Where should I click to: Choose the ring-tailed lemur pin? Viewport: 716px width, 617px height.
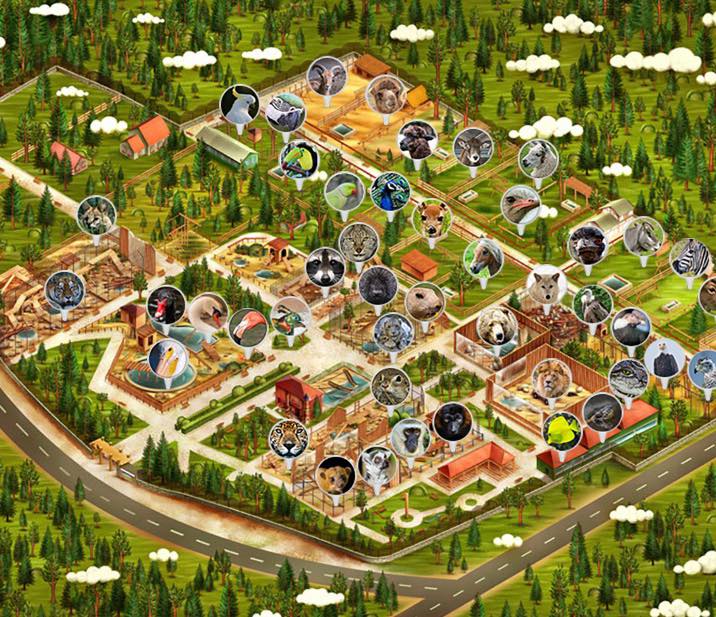point(376,466)
